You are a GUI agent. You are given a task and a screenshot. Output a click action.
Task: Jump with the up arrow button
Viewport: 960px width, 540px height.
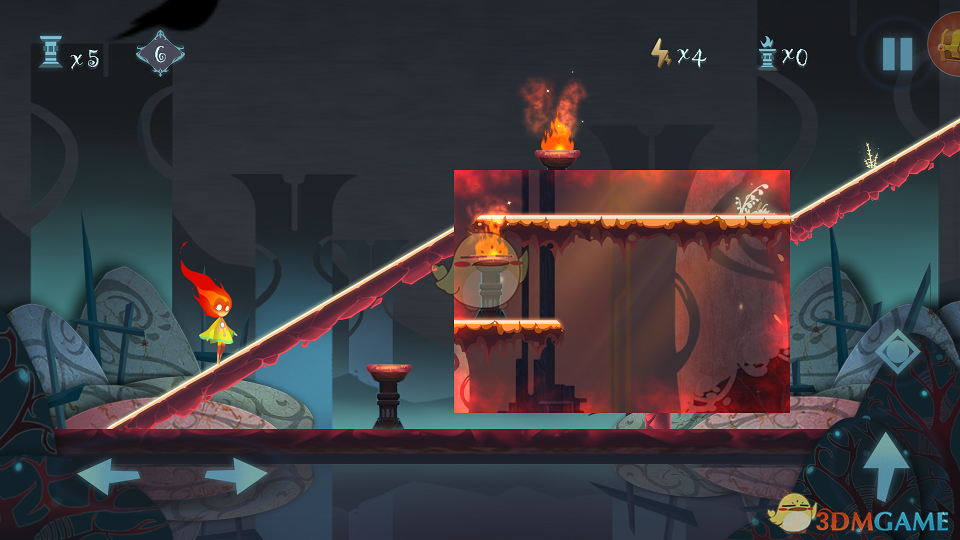tap(886, 464)
